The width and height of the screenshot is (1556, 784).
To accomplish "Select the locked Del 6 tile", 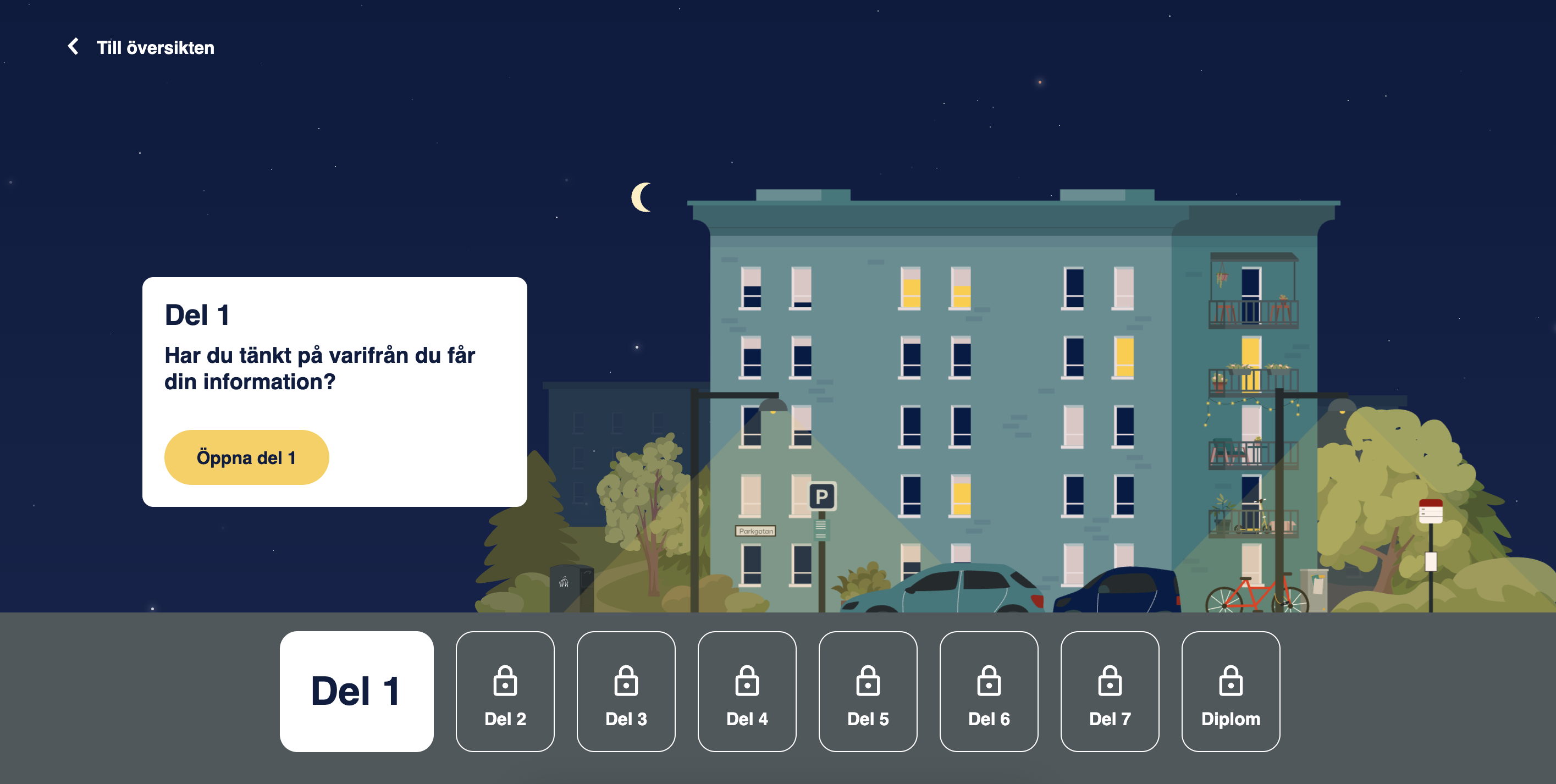I will coord(990,692).
